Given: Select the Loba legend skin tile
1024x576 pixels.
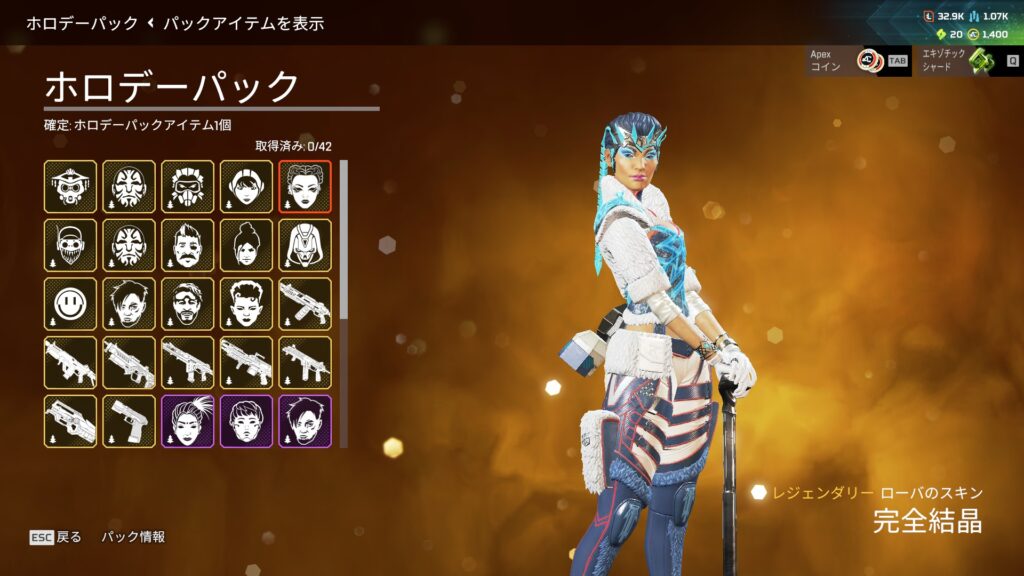Looking at the screenshot, I should (305, 186).
